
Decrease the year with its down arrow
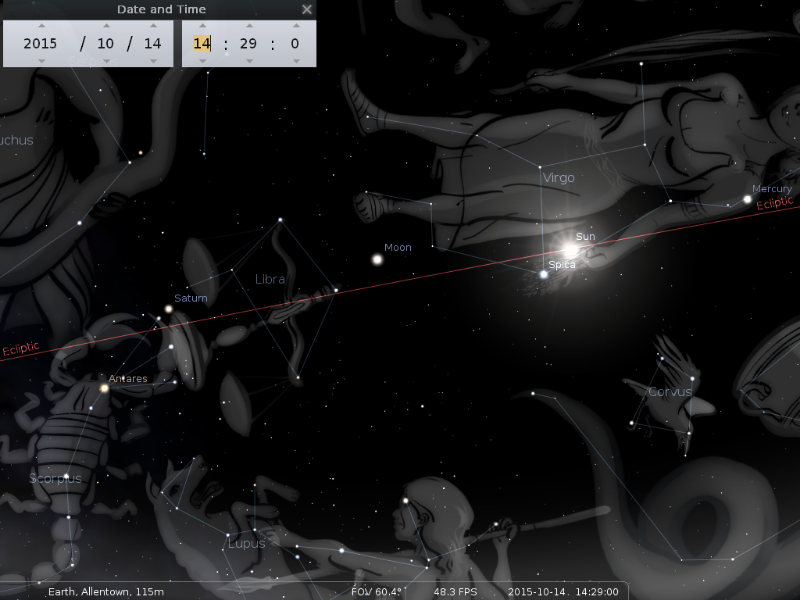click(x=41, y=60)
